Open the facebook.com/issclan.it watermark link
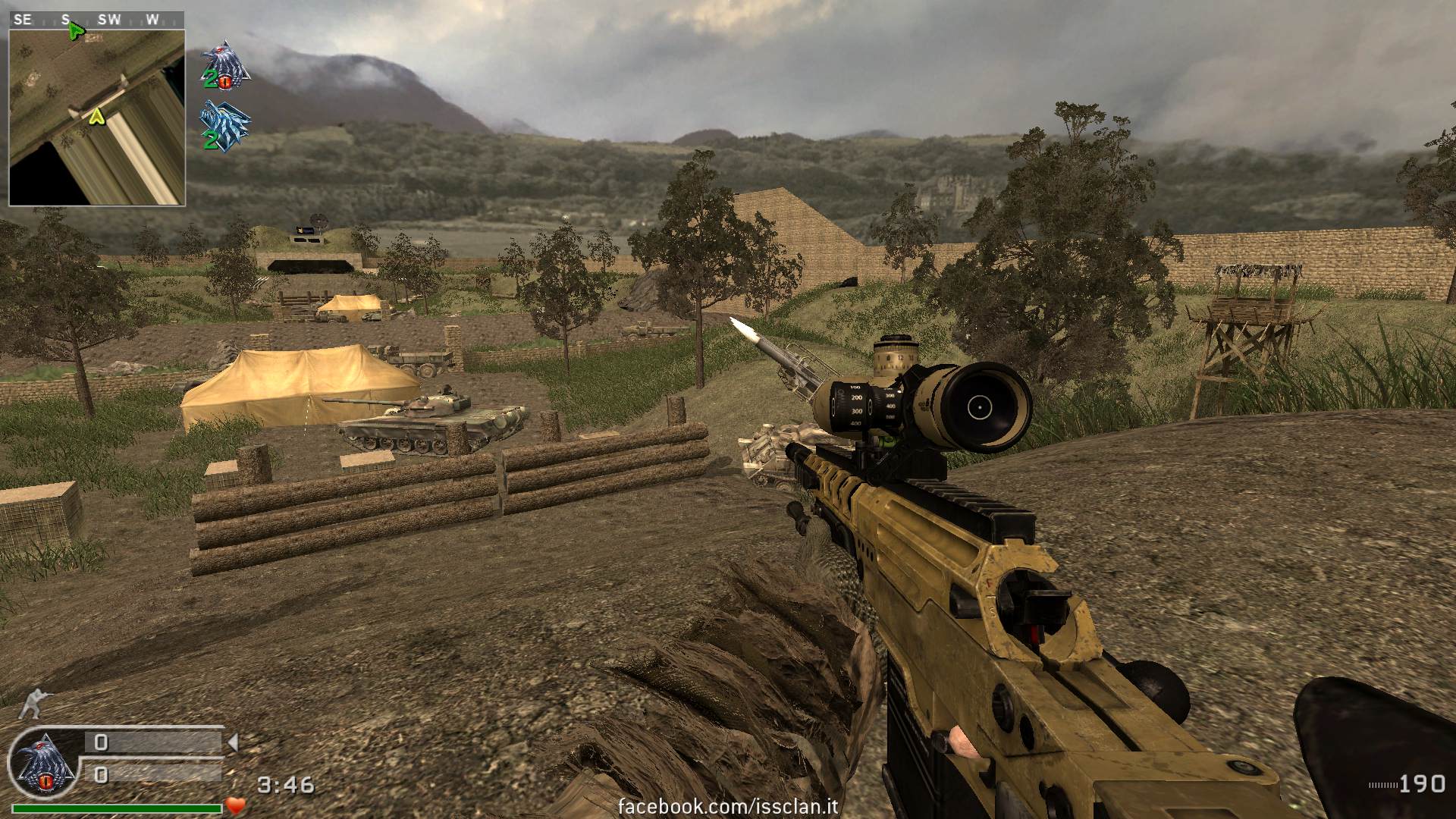The height and width of the screenshot is (819, 1456). point(719,806)
